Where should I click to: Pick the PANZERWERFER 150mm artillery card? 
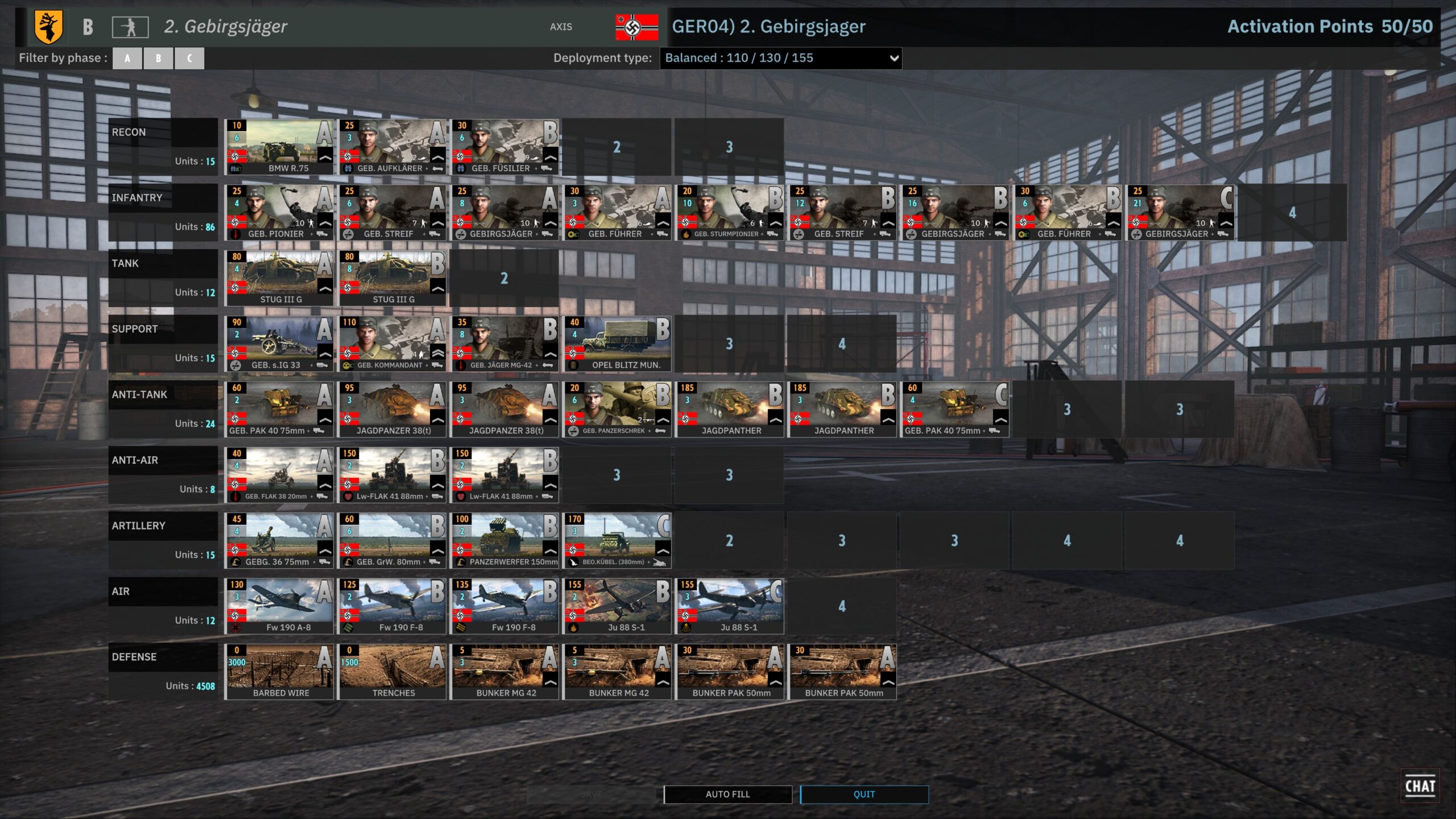pyautogui.click(x=504, y=540)
